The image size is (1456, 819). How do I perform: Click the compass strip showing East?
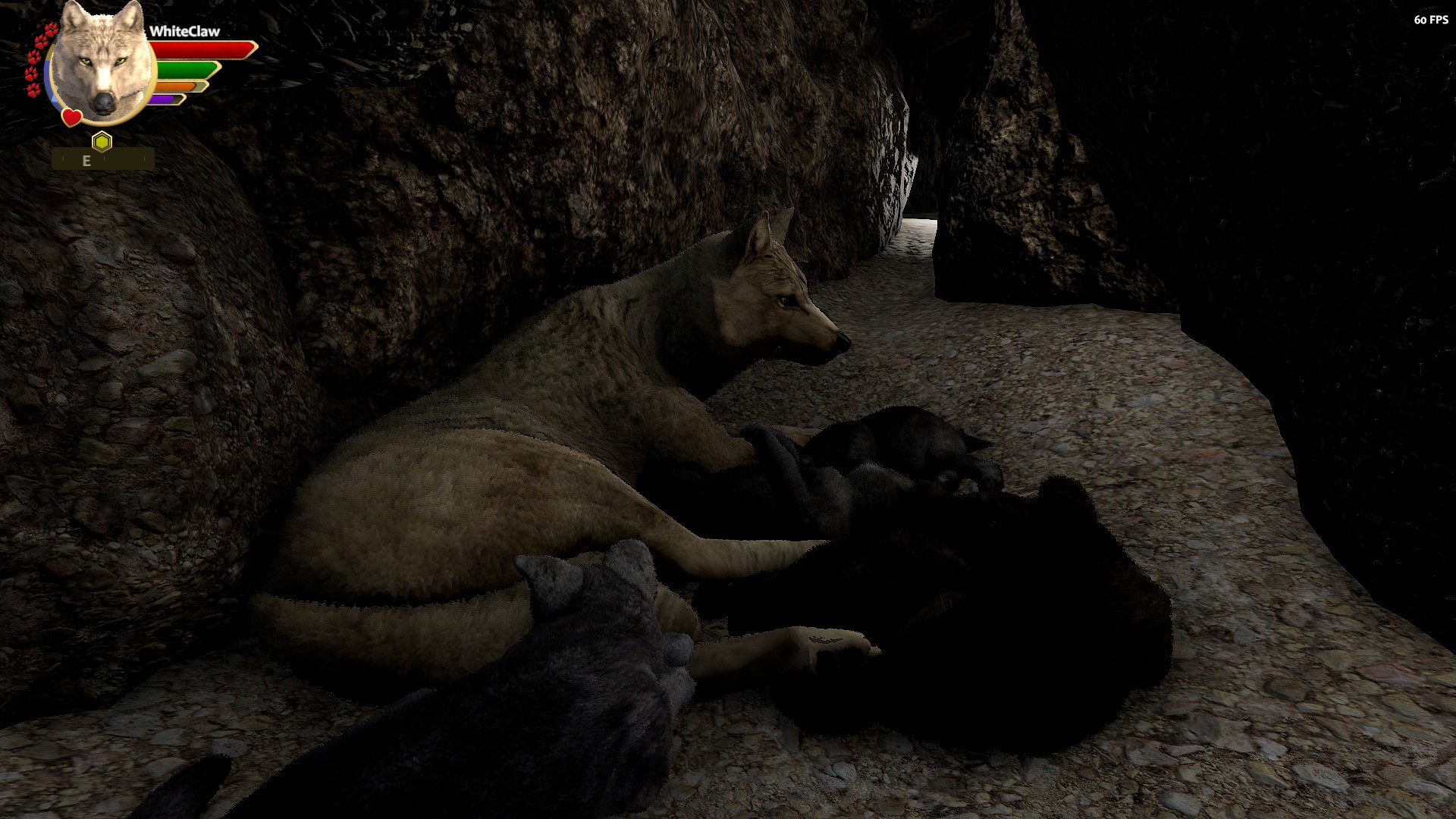pos(103,160)
